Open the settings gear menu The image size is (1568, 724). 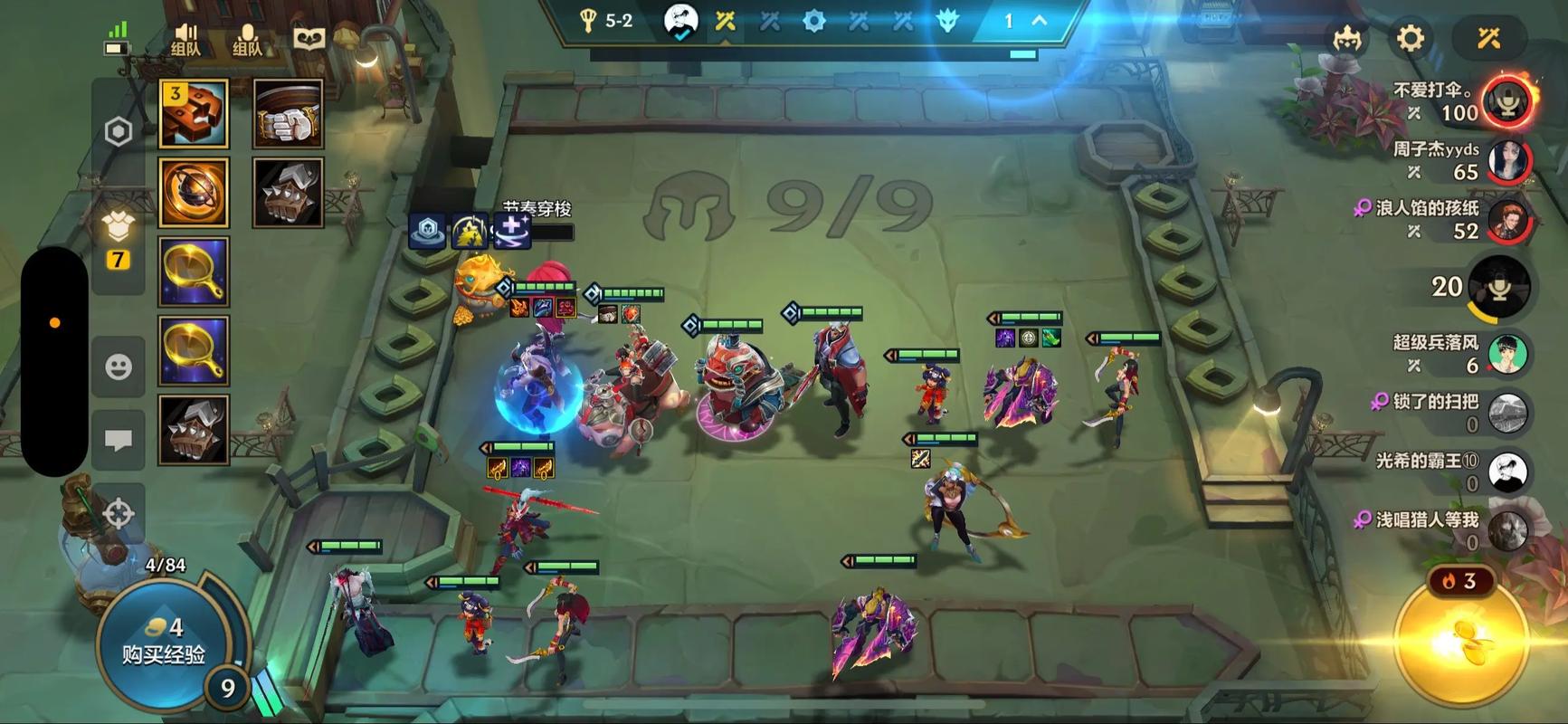pyautogui.click(x=1410, y=39)
